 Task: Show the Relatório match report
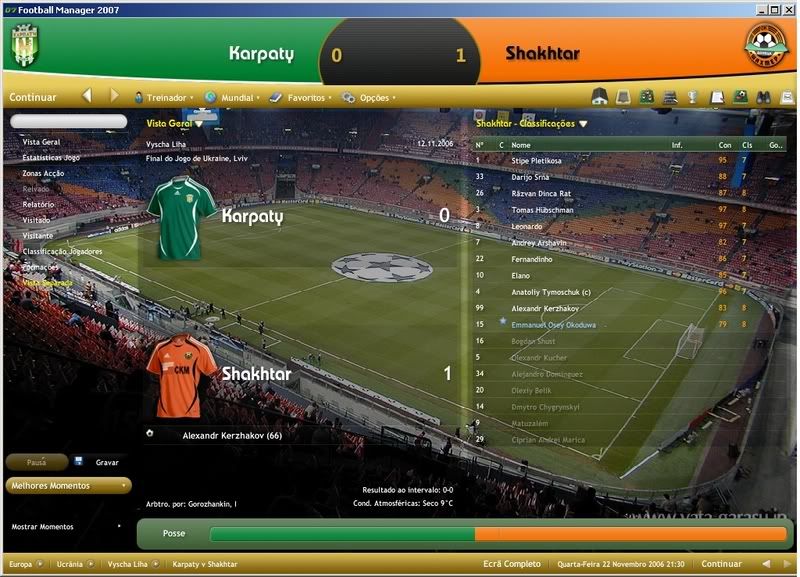coord(38,204)
